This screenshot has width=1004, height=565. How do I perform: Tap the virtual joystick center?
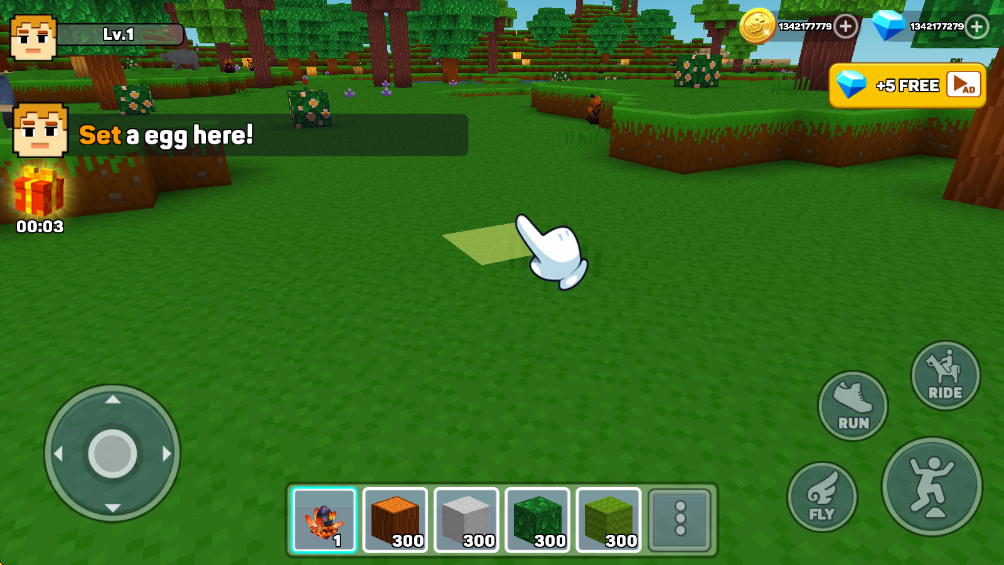[112, 453]
